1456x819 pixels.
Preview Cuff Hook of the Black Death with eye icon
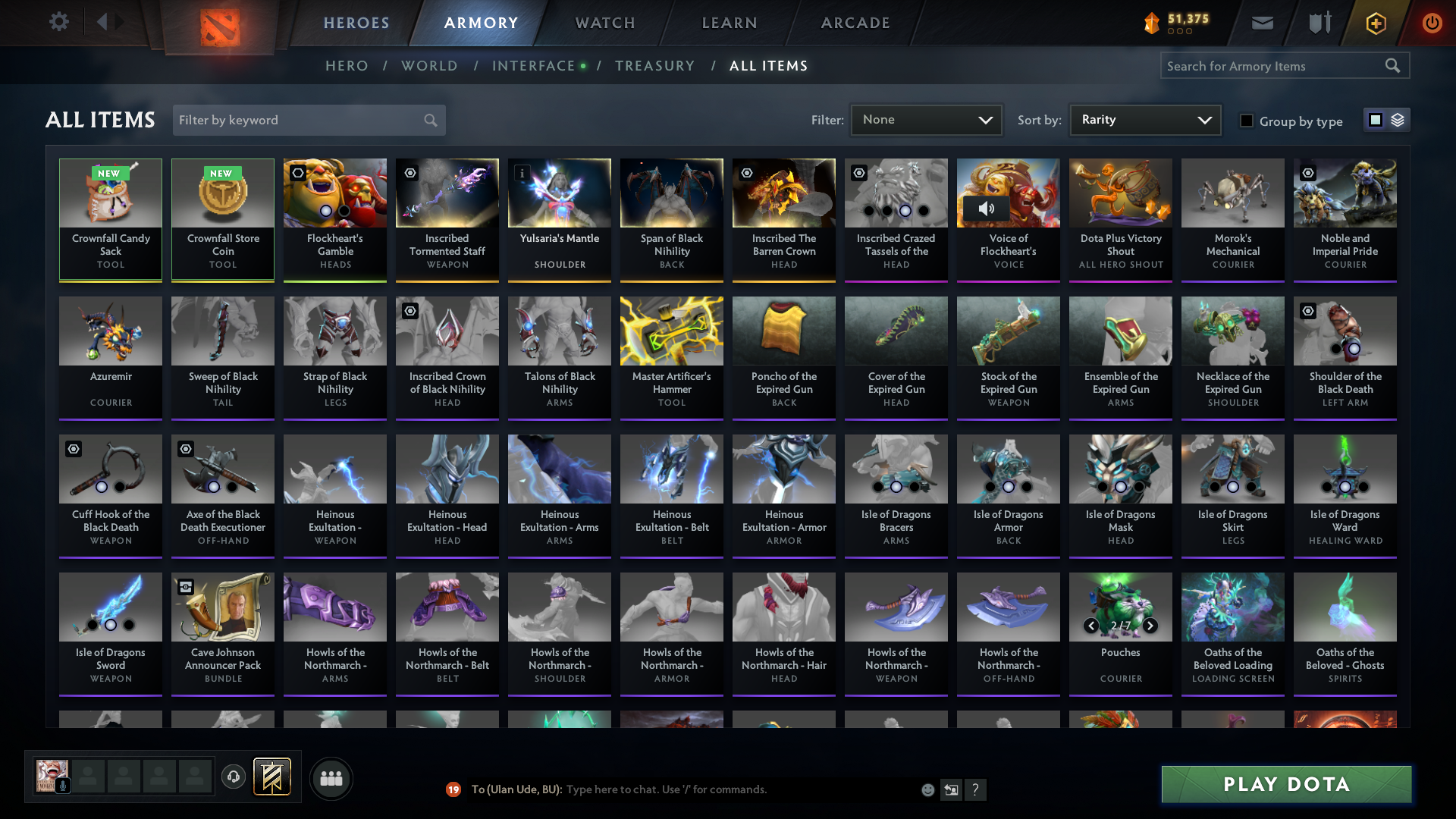coord(73,449)
